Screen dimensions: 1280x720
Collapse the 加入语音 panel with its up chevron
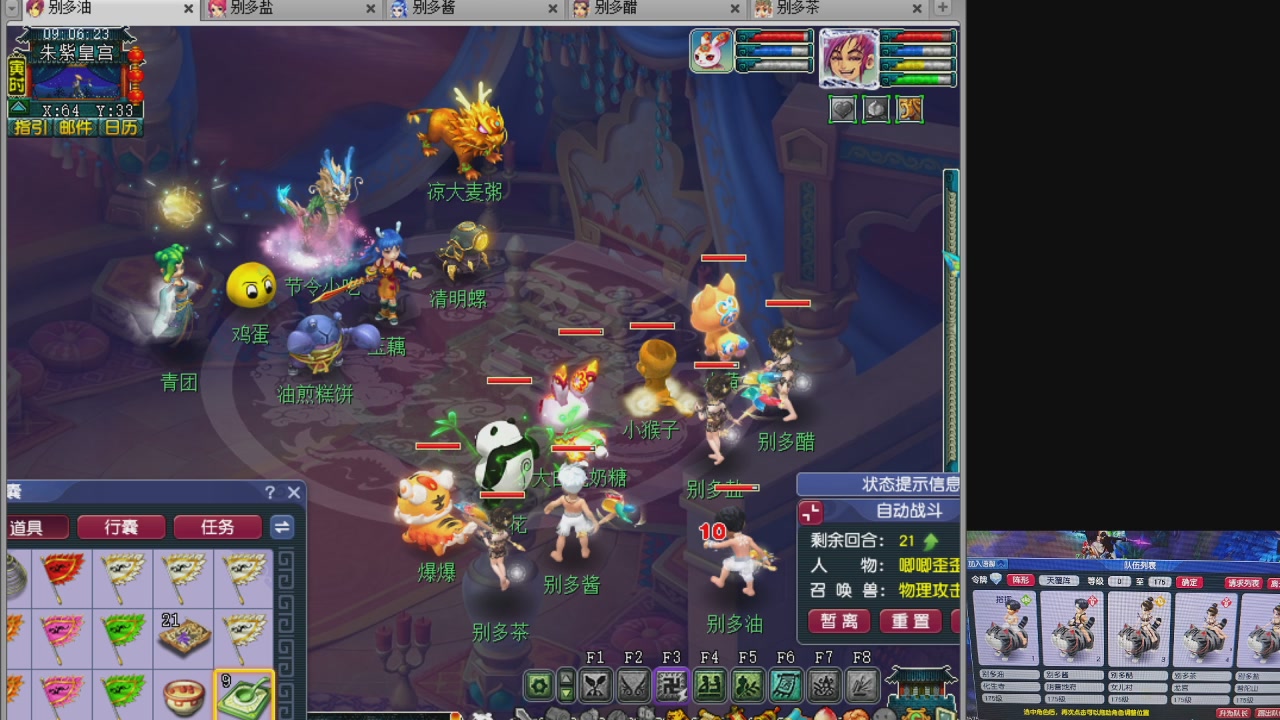pos(999,562)
